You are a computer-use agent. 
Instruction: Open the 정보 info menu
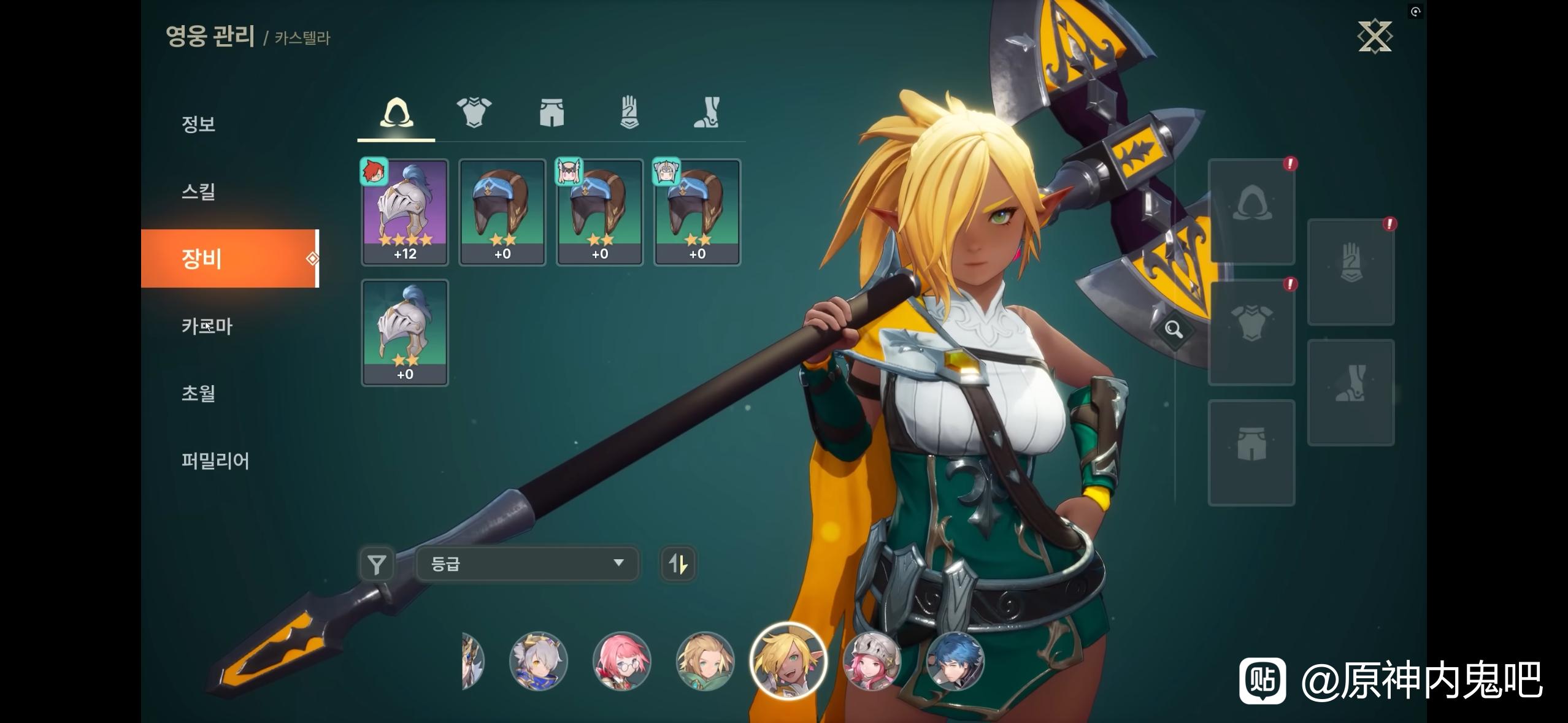point(198,124)
